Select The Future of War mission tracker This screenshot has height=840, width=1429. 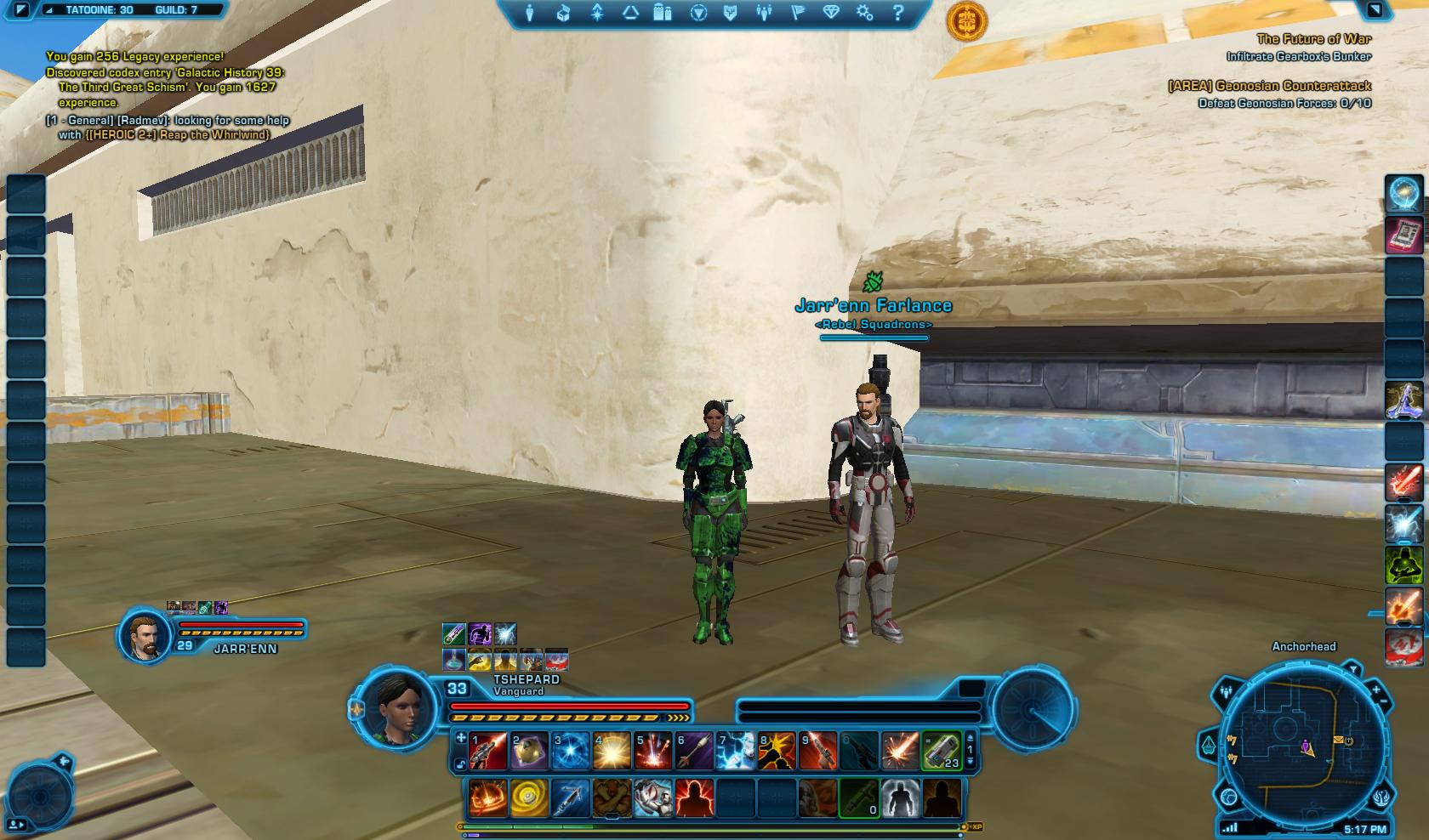point(1313,39)
